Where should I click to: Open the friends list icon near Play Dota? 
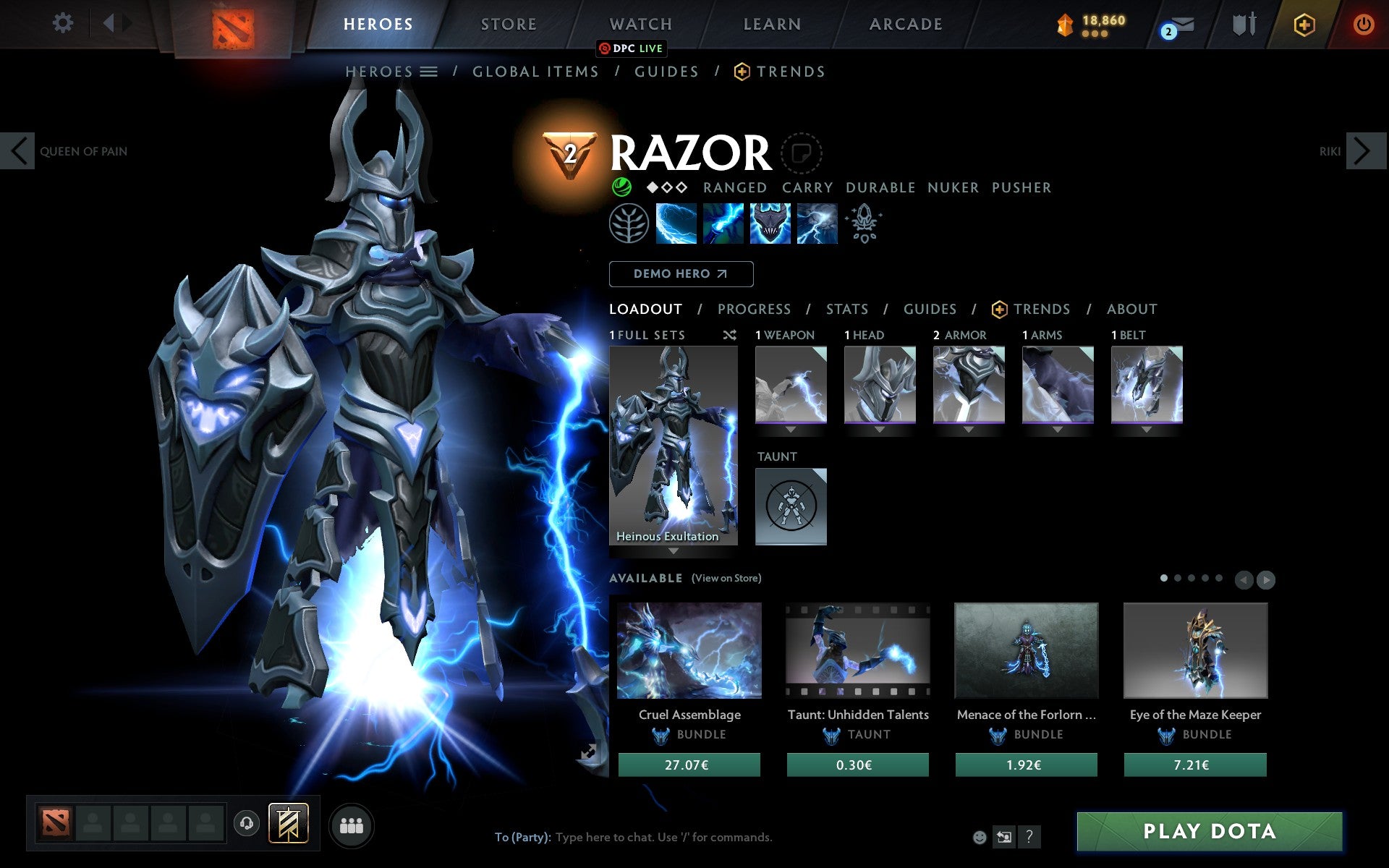(x=351, y=825)
